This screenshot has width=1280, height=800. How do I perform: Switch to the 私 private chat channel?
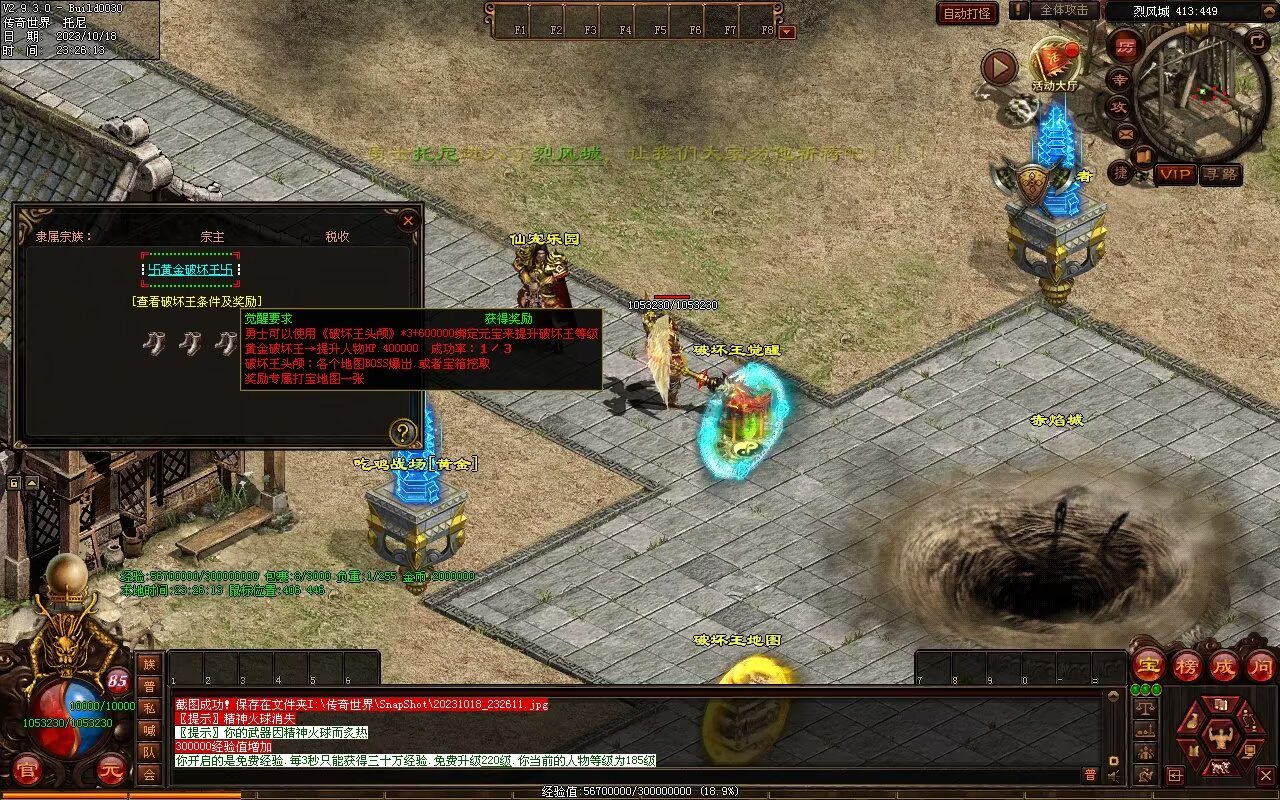149,708
